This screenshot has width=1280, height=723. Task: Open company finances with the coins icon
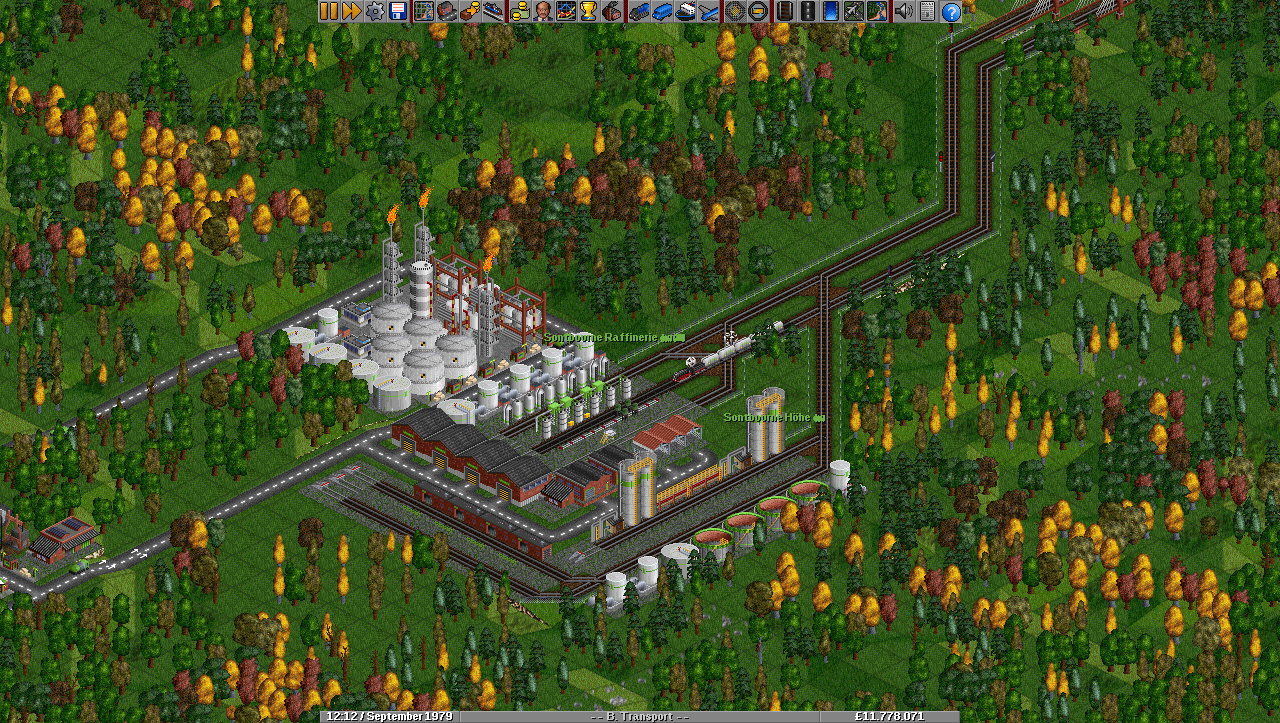[x=519, y=11]
